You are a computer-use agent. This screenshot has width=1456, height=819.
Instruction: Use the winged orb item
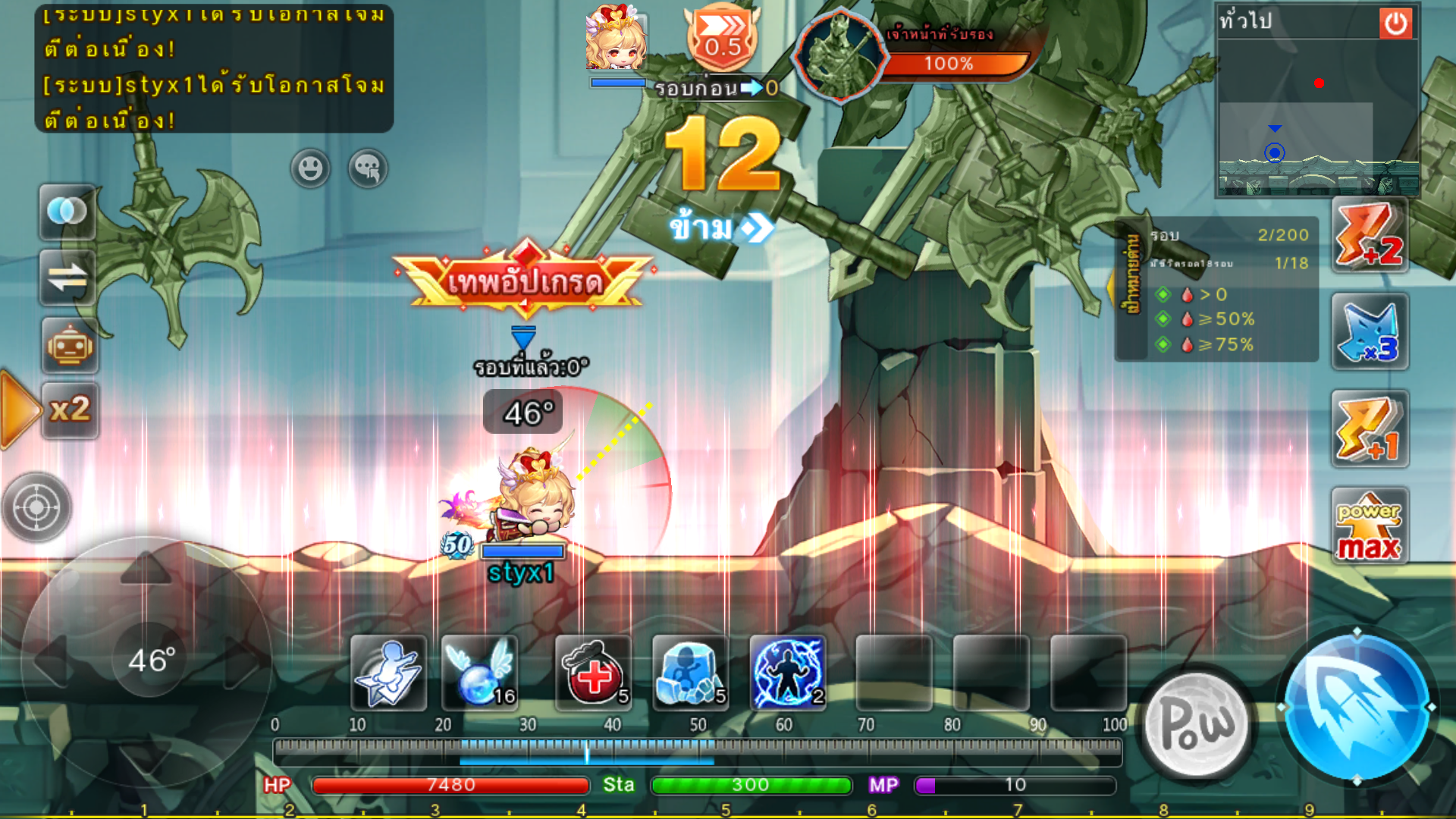coord(480,673)
